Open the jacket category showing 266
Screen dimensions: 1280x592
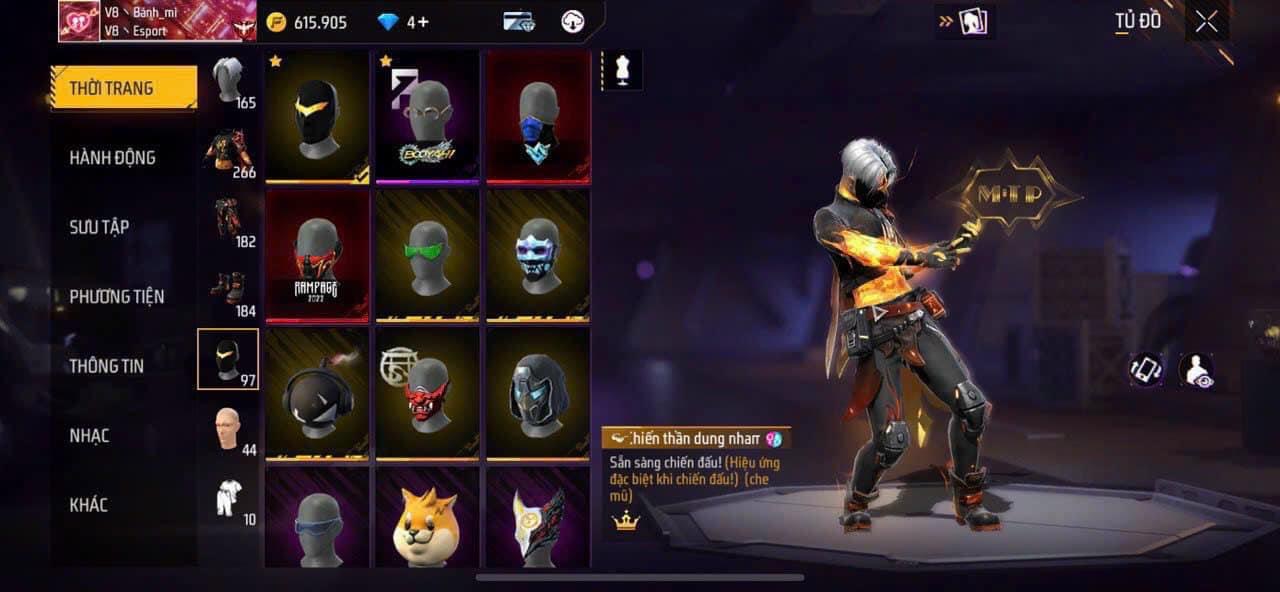229,152
